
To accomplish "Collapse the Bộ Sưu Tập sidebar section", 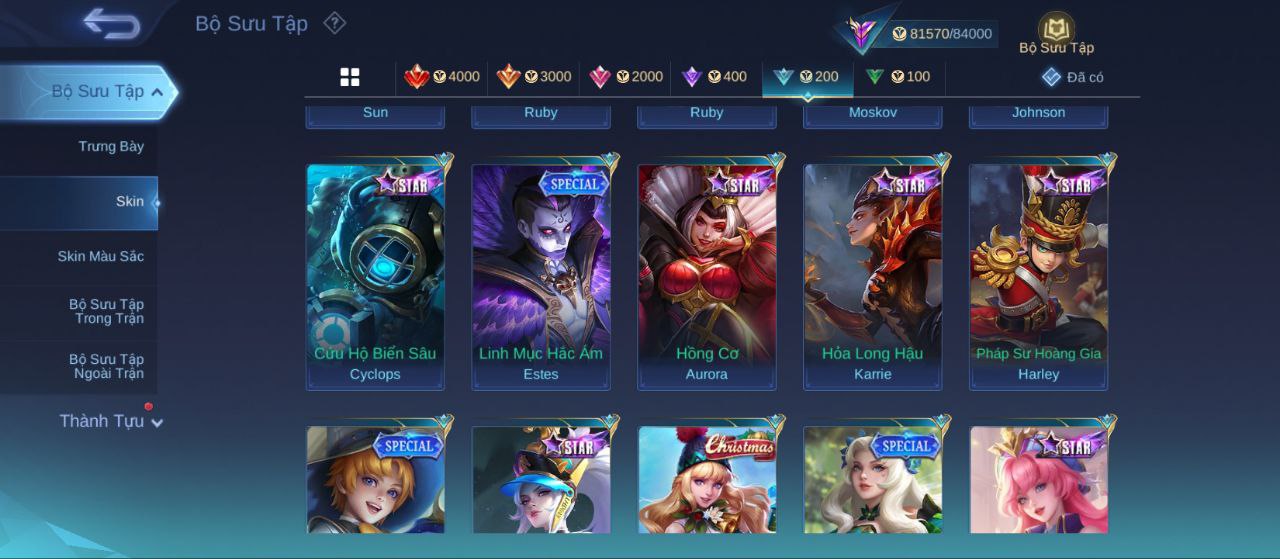I will pyautogui.click(x=158, y=92).
